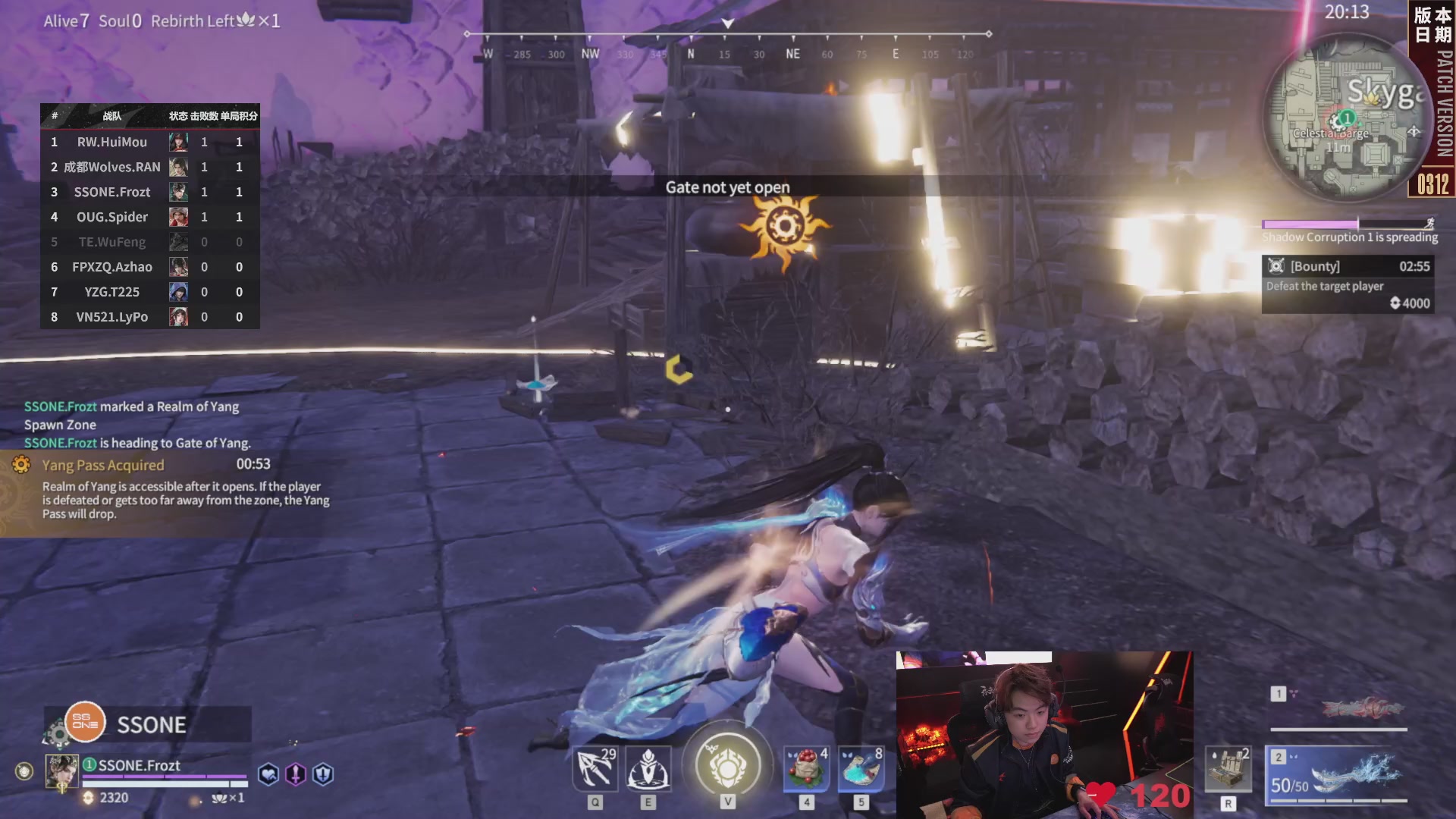Select the OUG.Spider scoreboard entry
This screenshot has height=819, width=1456.
tap(149, 217)
